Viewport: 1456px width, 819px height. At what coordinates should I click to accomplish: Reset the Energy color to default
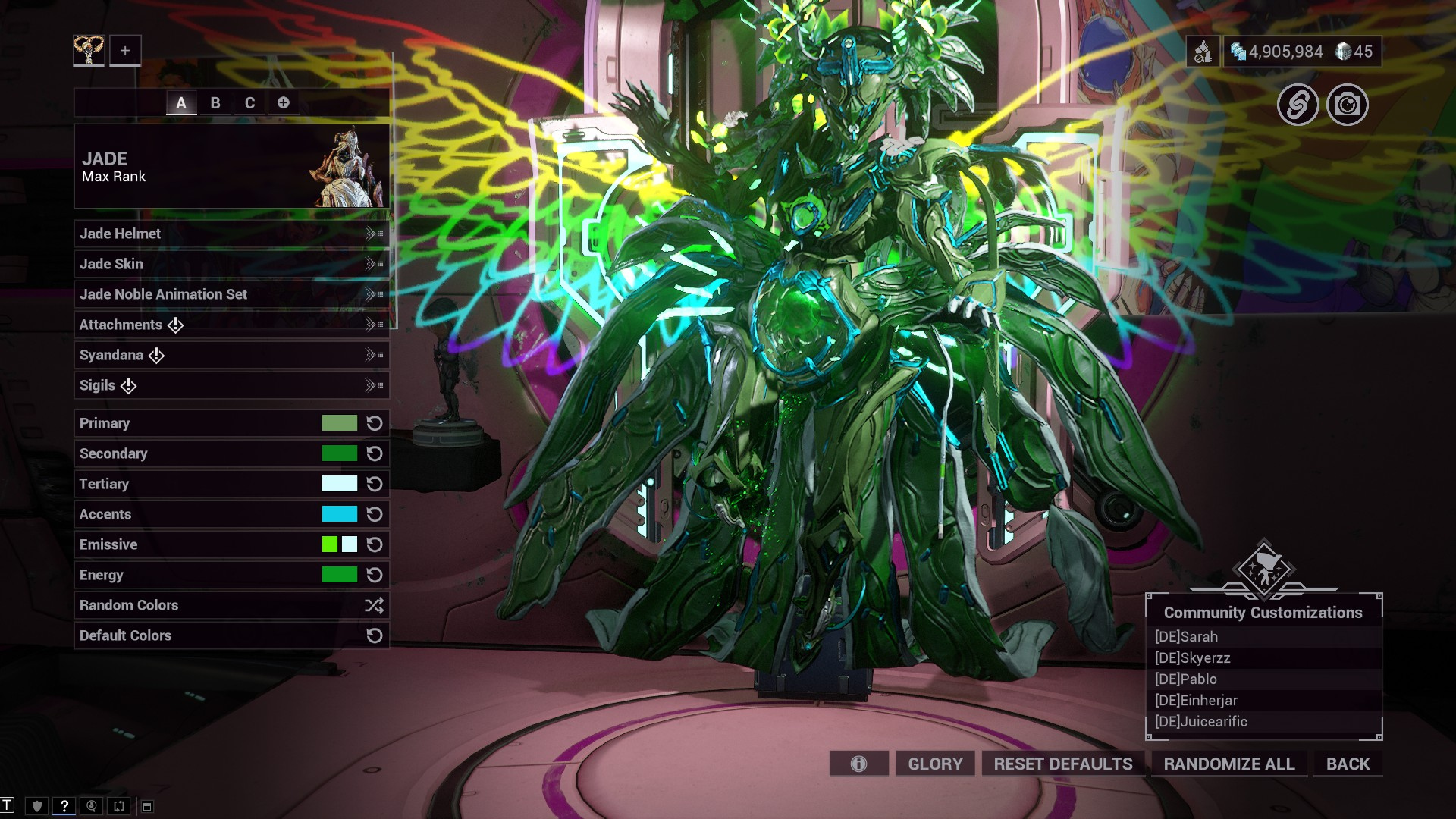(375, 575)
